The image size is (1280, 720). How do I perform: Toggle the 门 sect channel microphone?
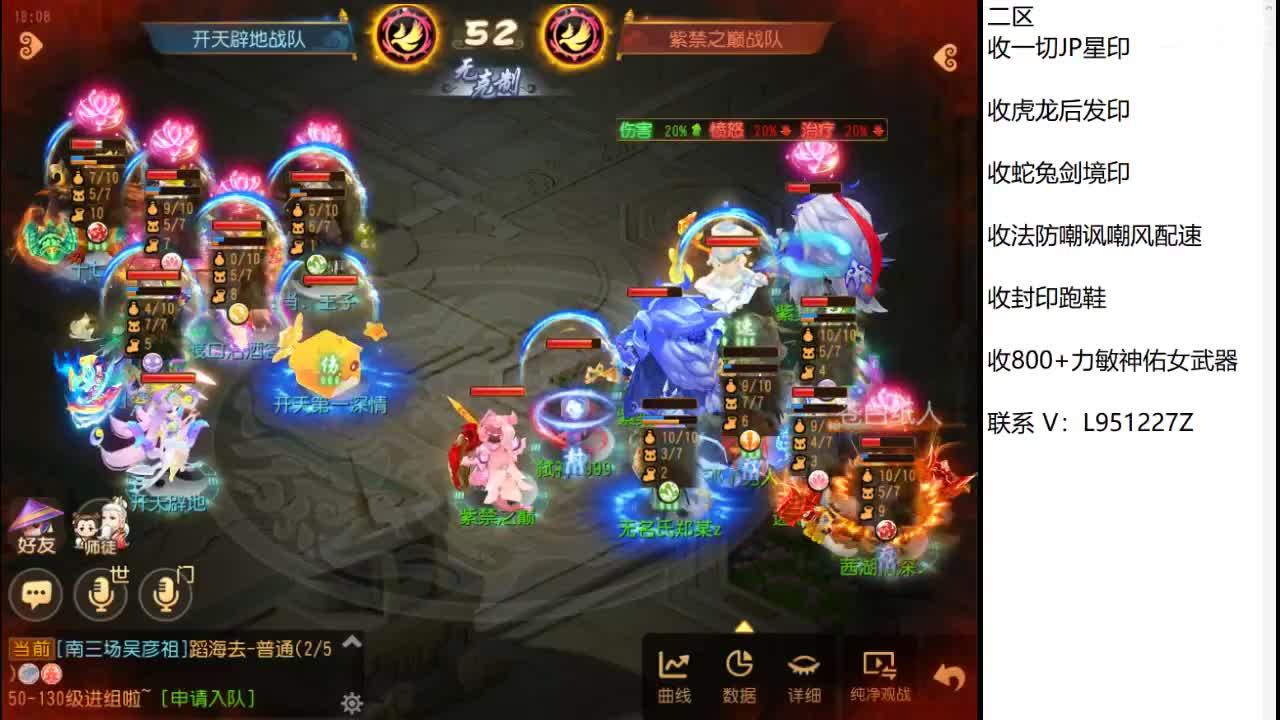165,594
